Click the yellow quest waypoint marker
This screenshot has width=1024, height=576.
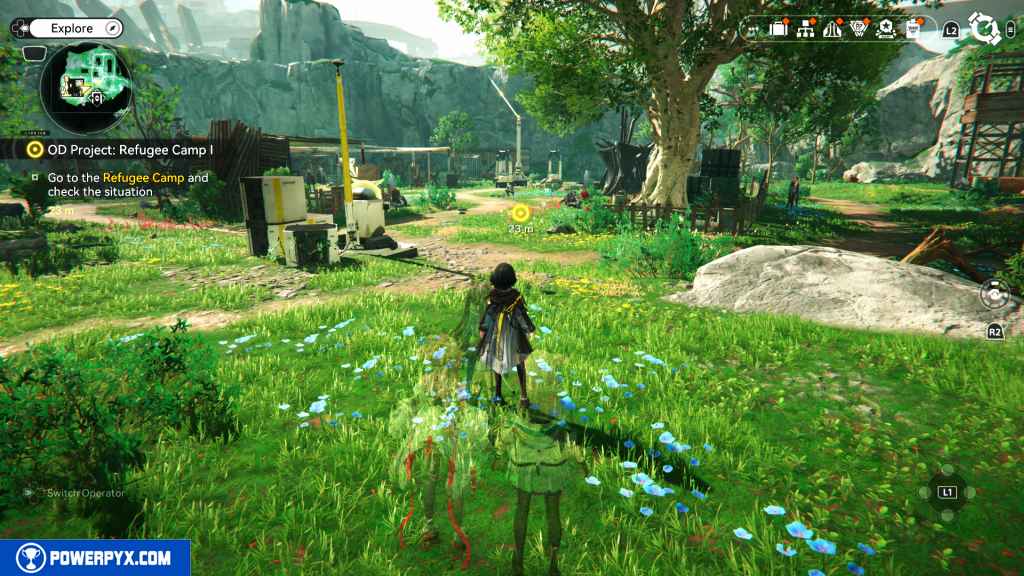coord(520,212)
